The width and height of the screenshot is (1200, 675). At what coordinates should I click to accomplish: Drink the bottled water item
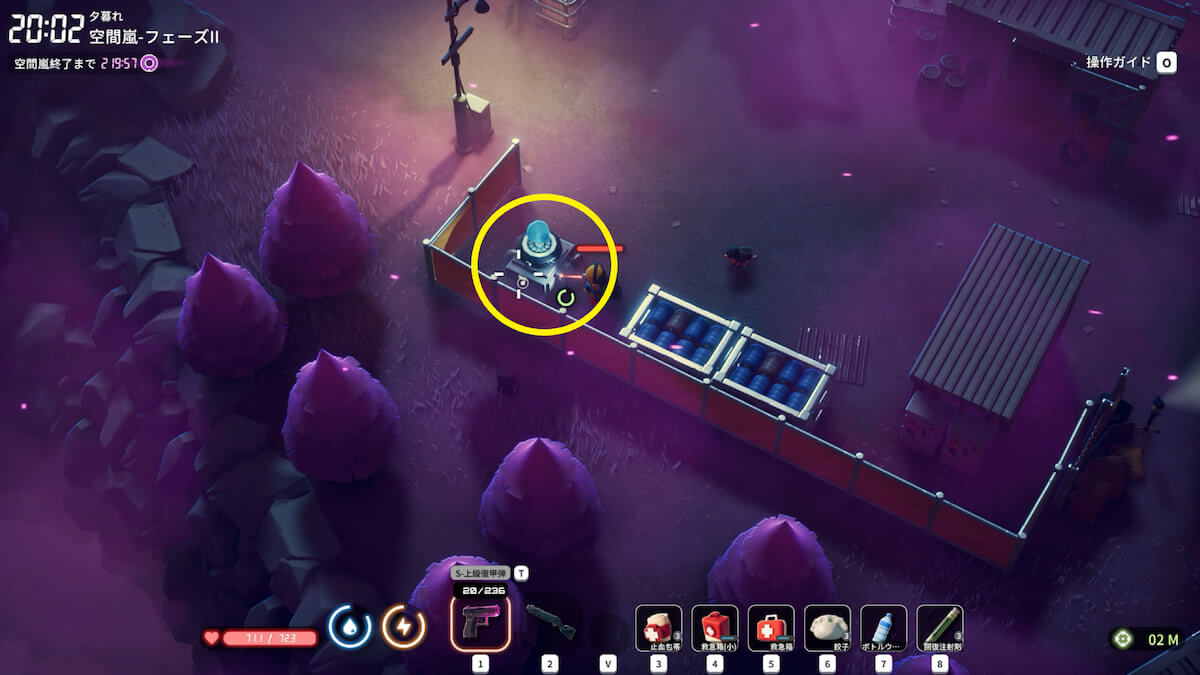pyautogui.click(x=883, y=628)
